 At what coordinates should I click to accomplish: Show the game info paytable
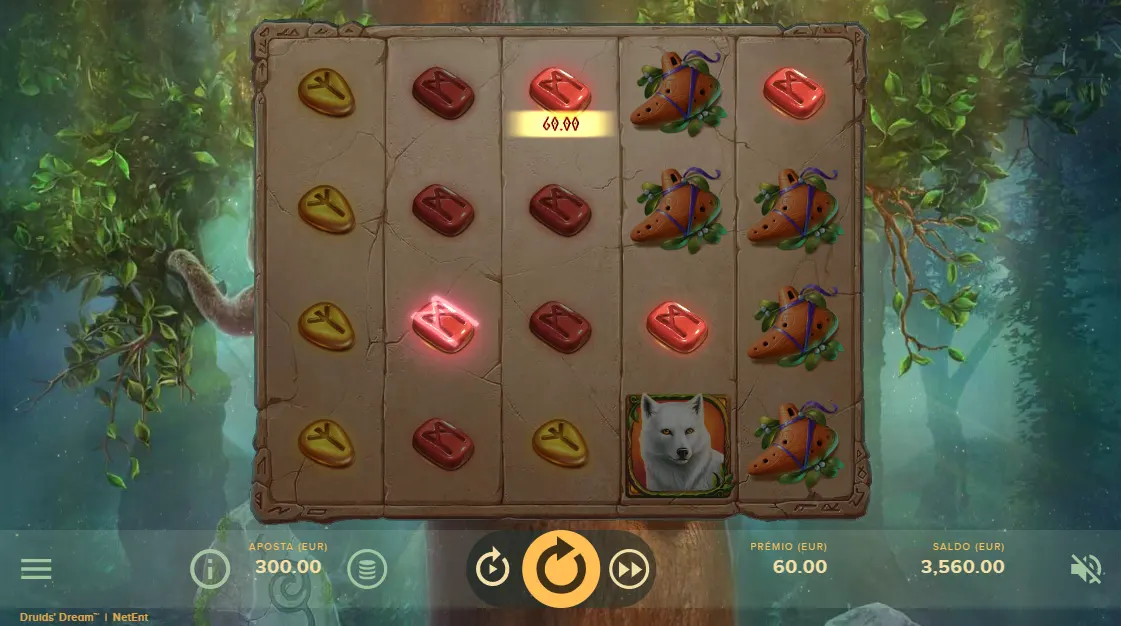point(210,569)
